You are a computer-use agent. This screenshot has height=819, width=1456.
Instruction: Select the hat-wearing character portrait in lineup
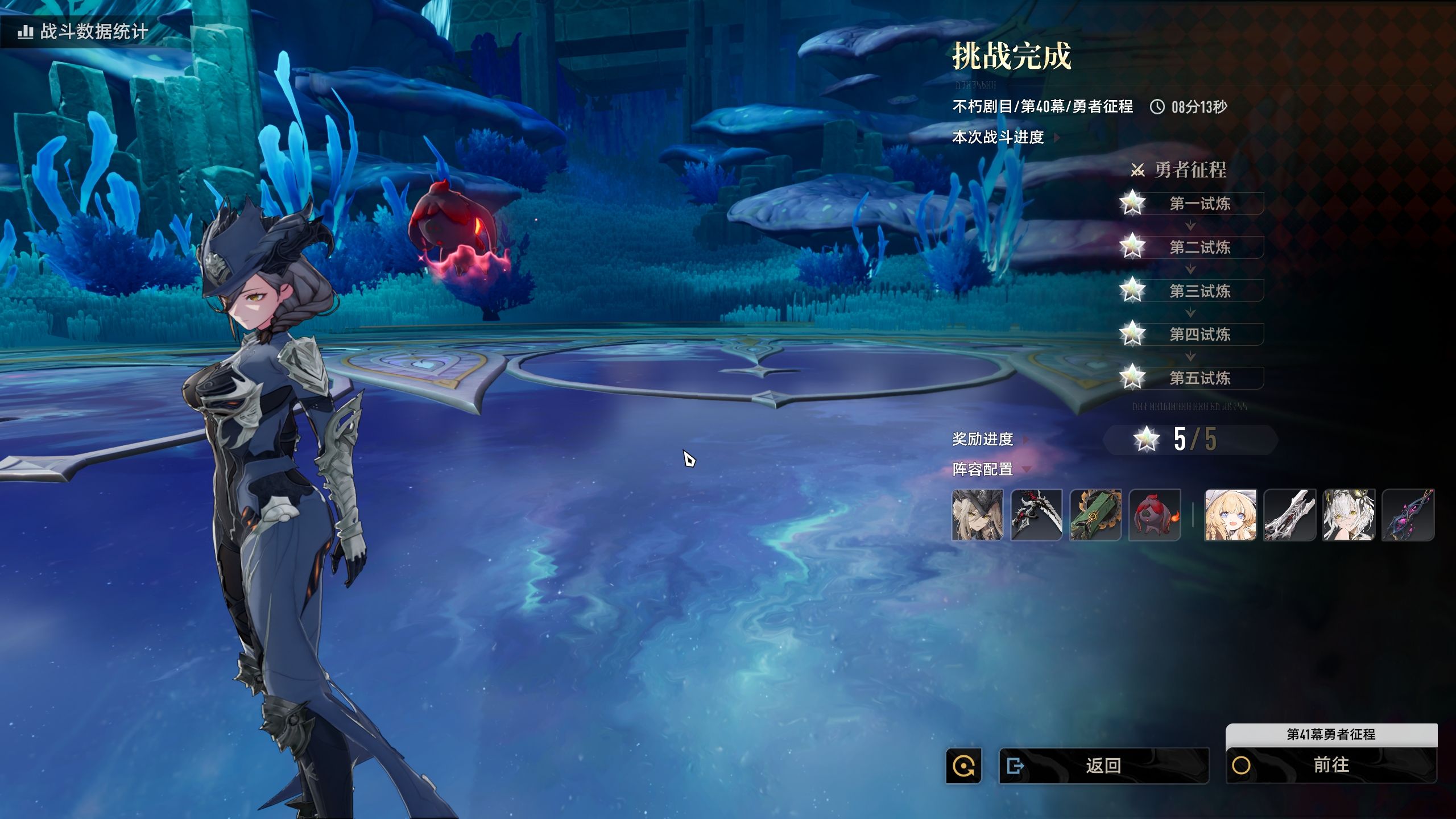(977, 515)
